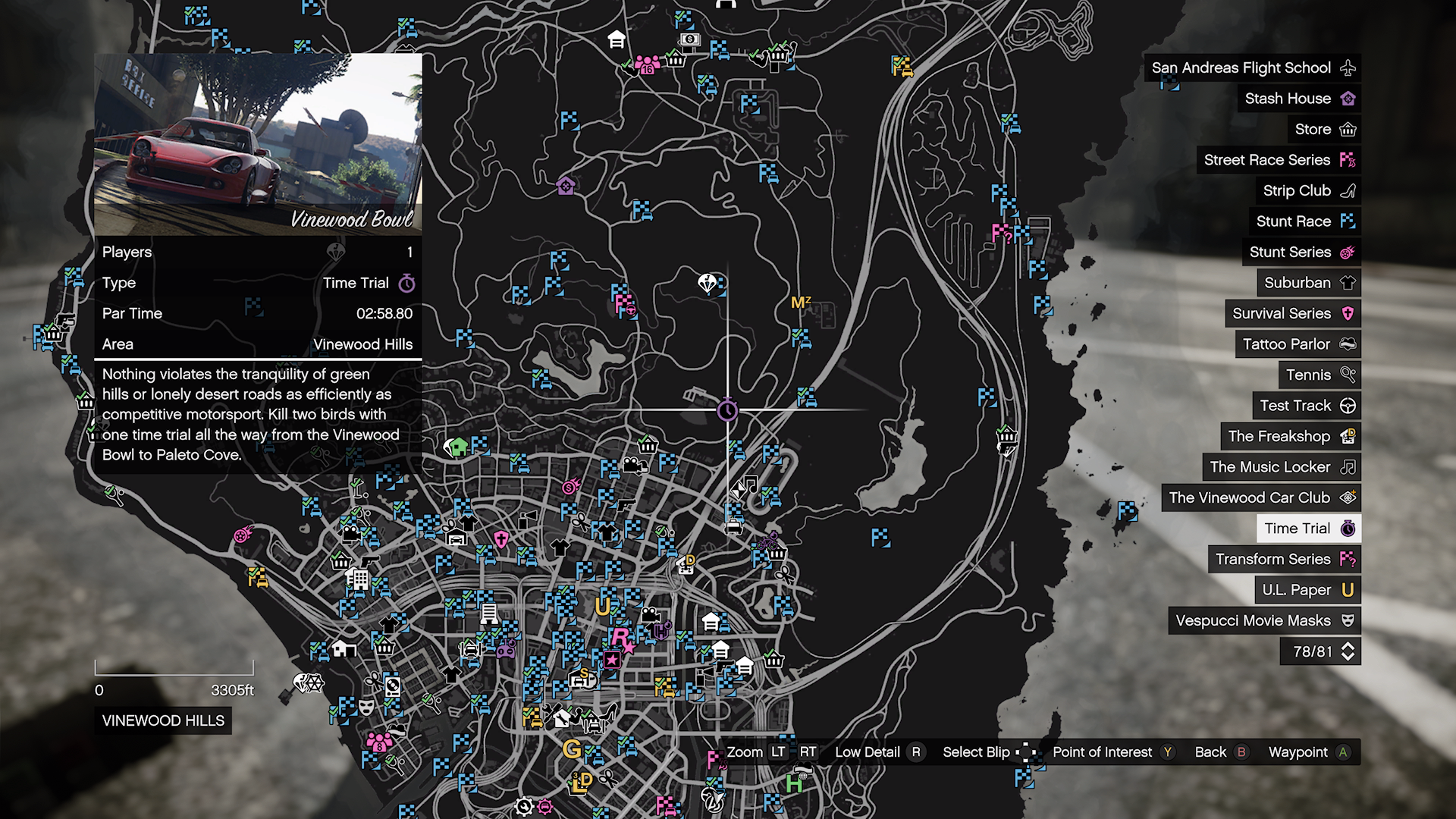Pick Test Track from the legend
This screenshot has height=819, width=1456.
coord(1306,406)
